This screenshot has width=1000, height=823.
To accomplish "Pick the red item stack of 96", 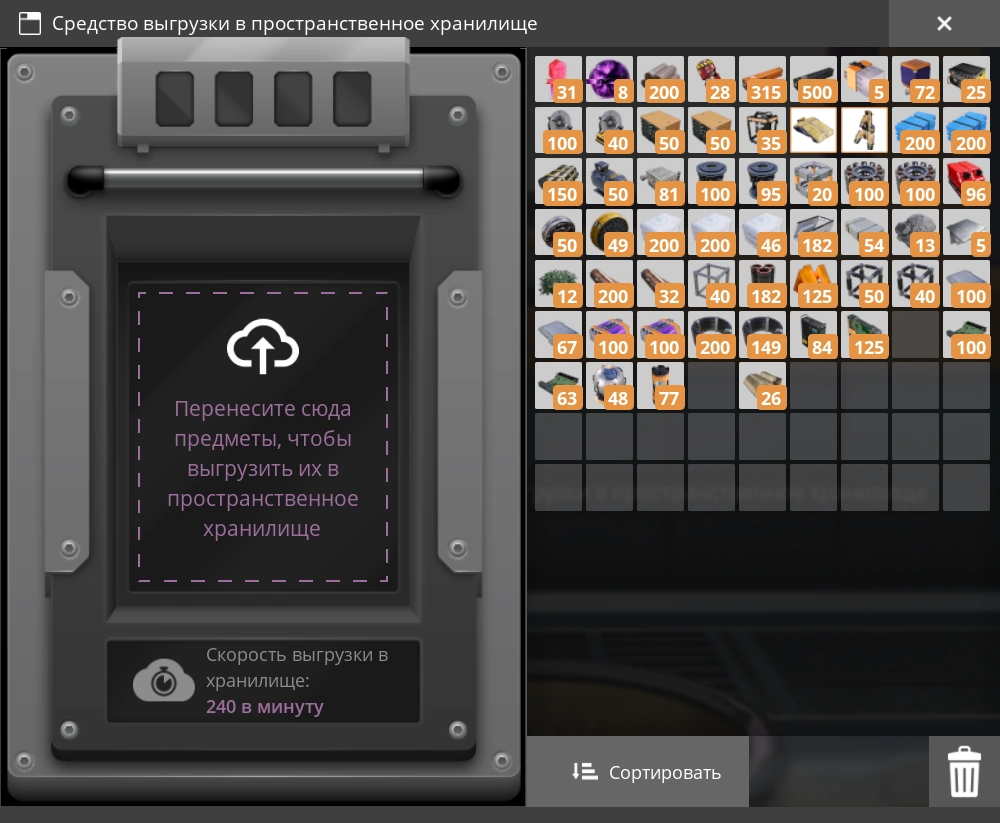I will click(966, 182).
